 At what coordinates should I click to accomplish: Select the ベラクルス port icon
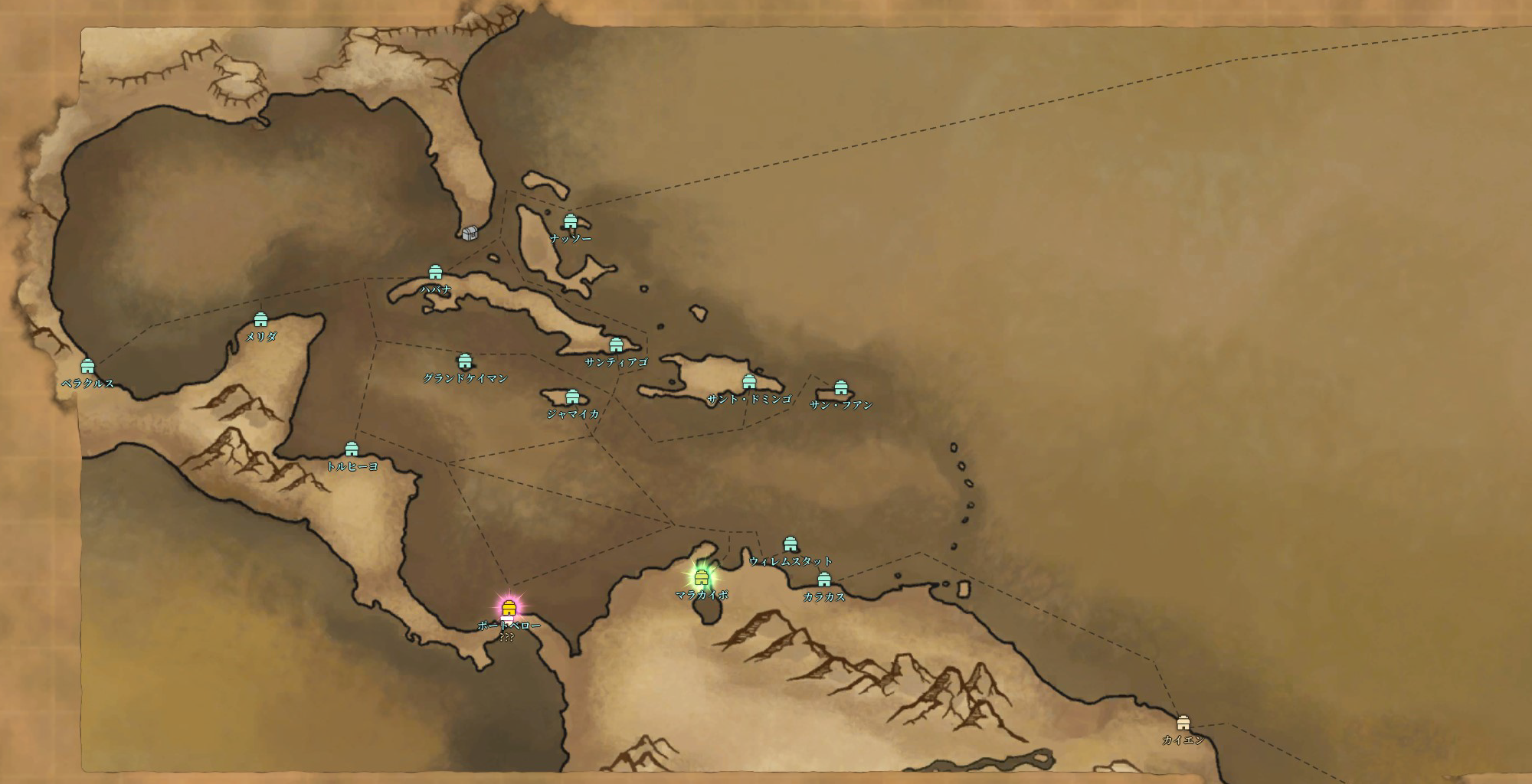click(87, 366)
